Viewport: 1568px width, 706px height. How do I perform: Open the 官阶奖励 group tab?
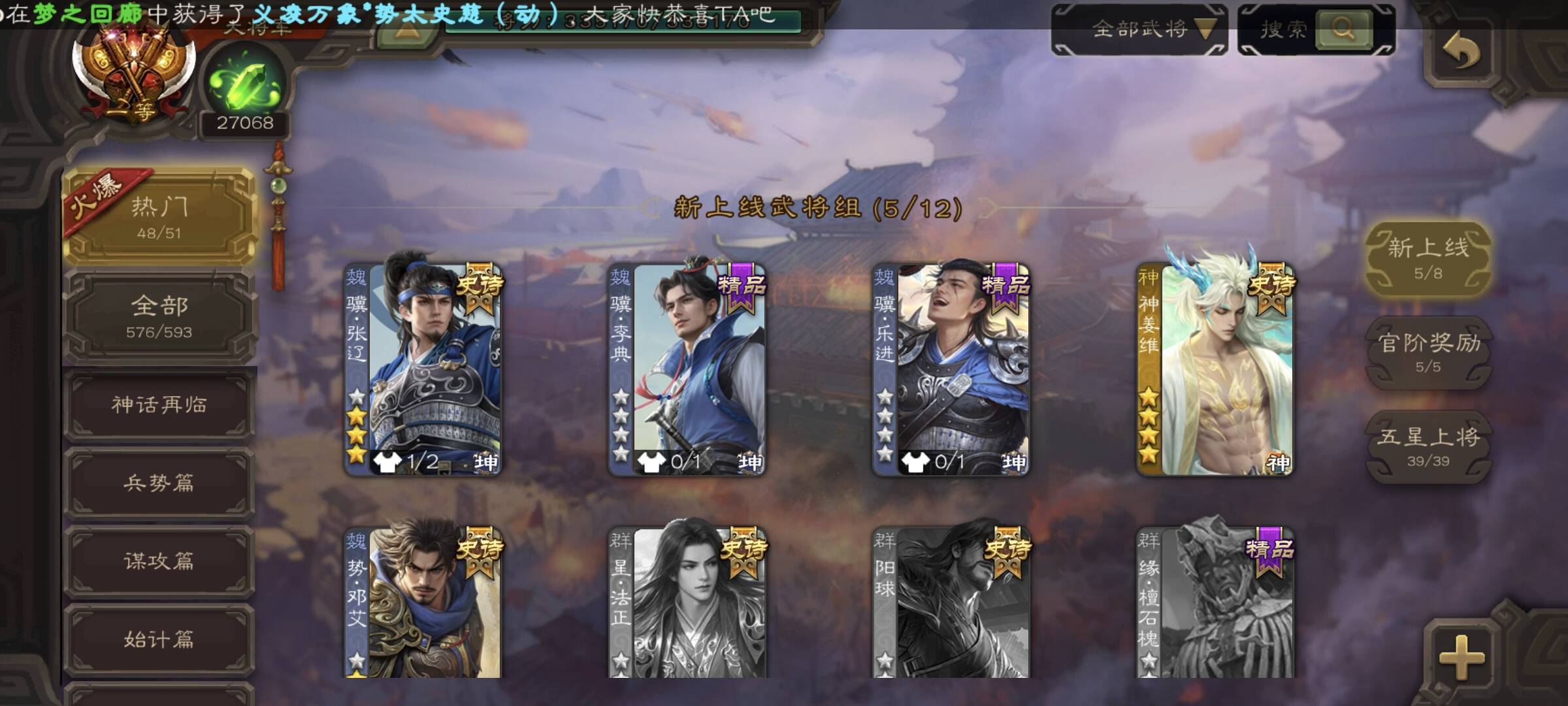point(1428,353)
